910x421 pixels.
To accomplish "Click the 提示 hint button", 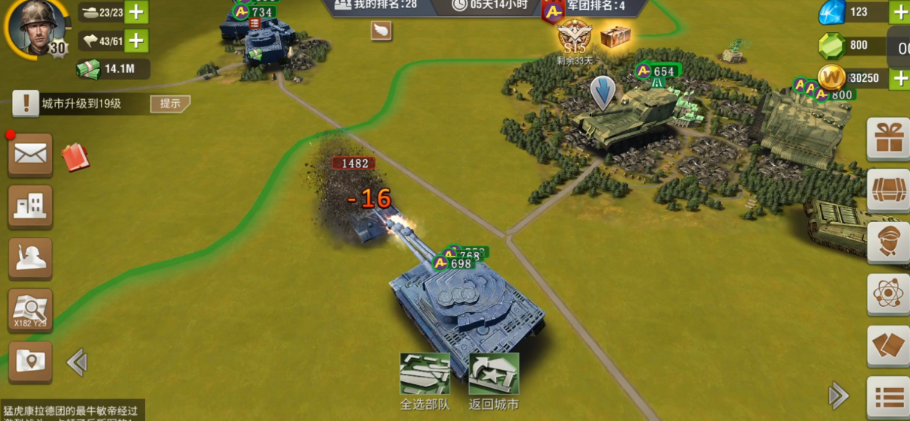I will point(170,103).
